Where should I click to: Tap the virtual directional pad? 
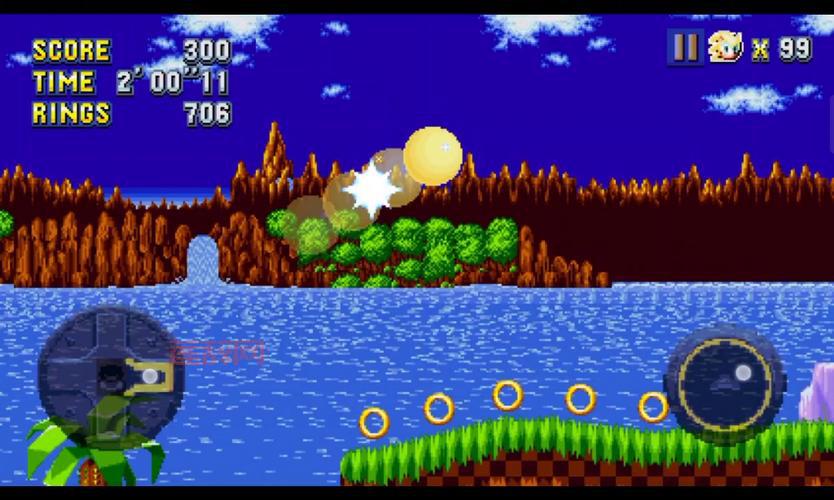point(110,376)
